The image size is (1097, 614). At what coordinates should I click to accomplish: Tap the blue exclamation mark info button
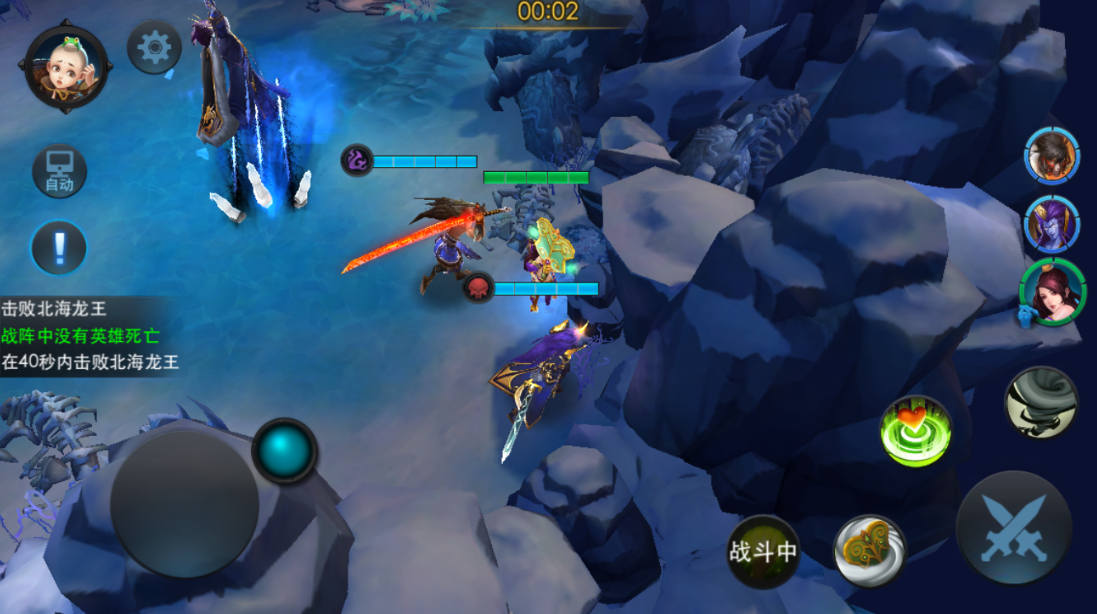click(x=58, y=246)
